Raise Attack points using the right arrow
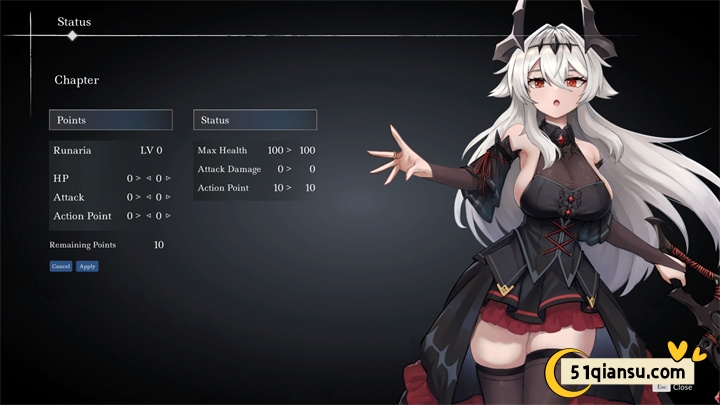 click(x=168, y=197)
